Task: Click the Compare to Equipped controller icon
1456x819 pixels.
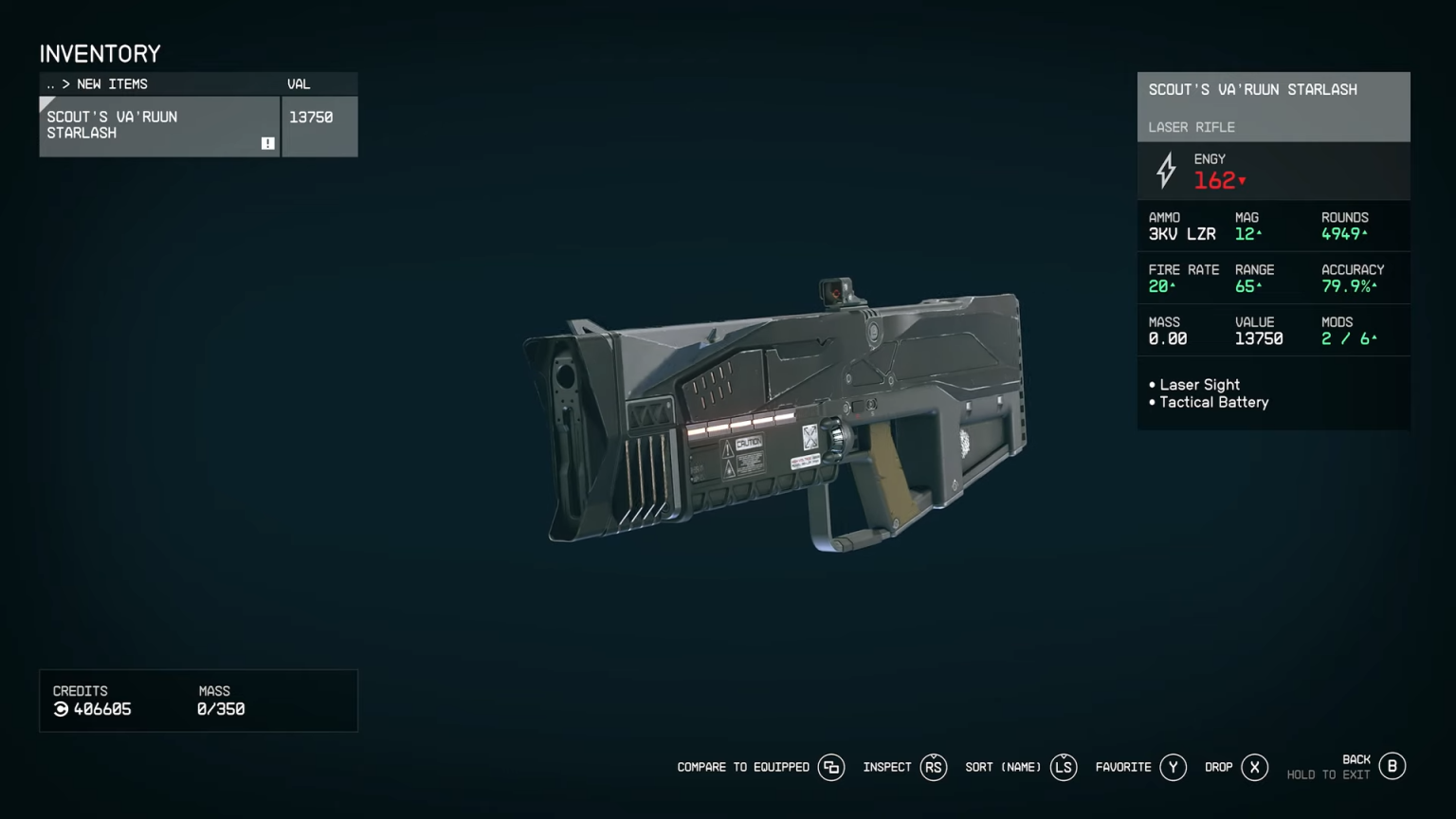Action: (x=831, y=767)
